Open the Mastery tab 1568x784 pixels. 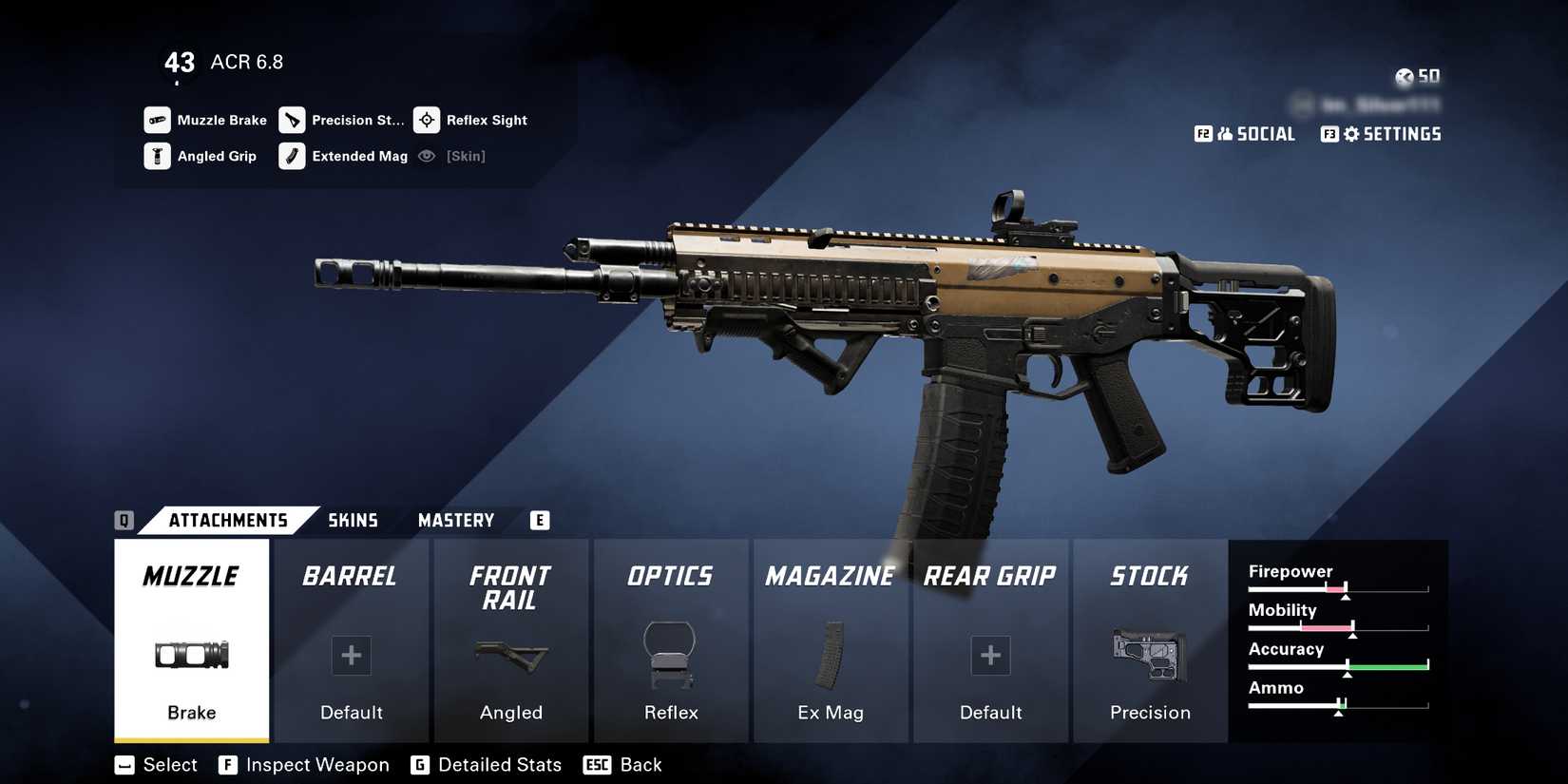(x=455, y=520)
